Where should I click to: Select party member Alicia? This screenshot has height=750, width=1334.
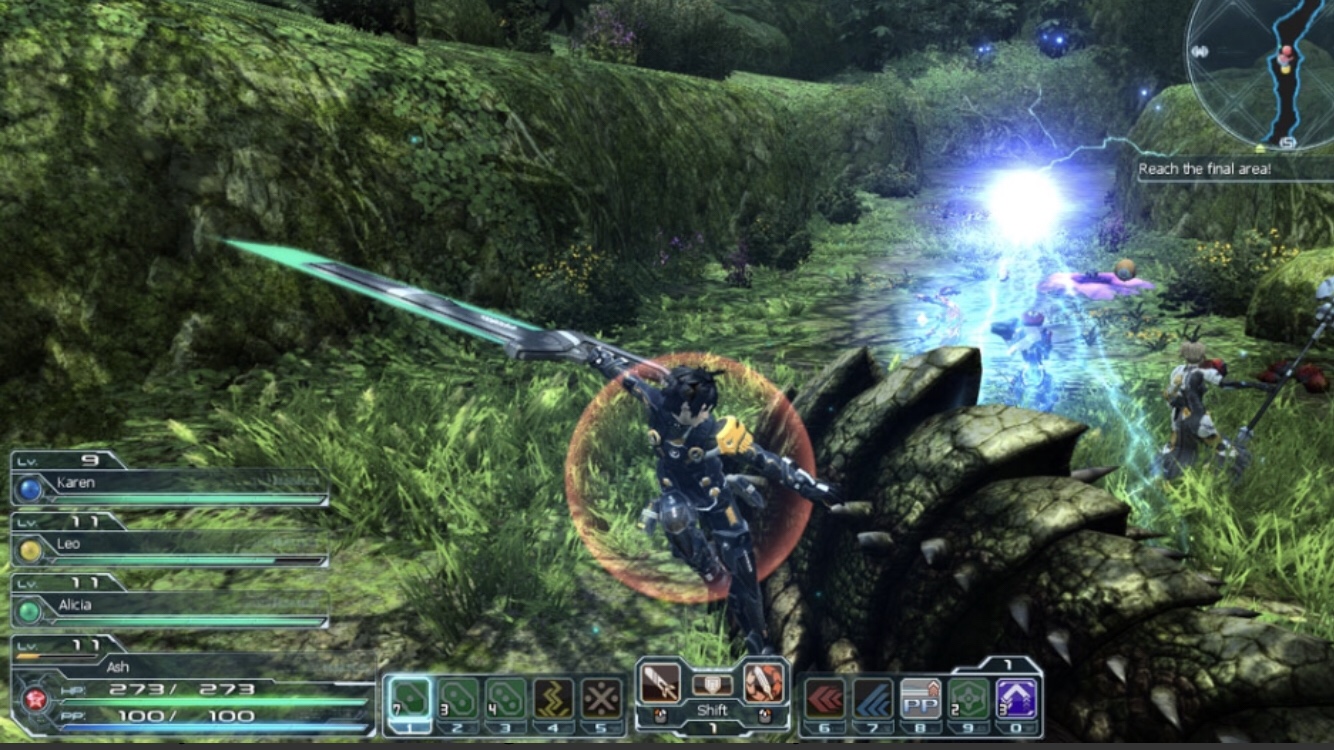[170, 606]
